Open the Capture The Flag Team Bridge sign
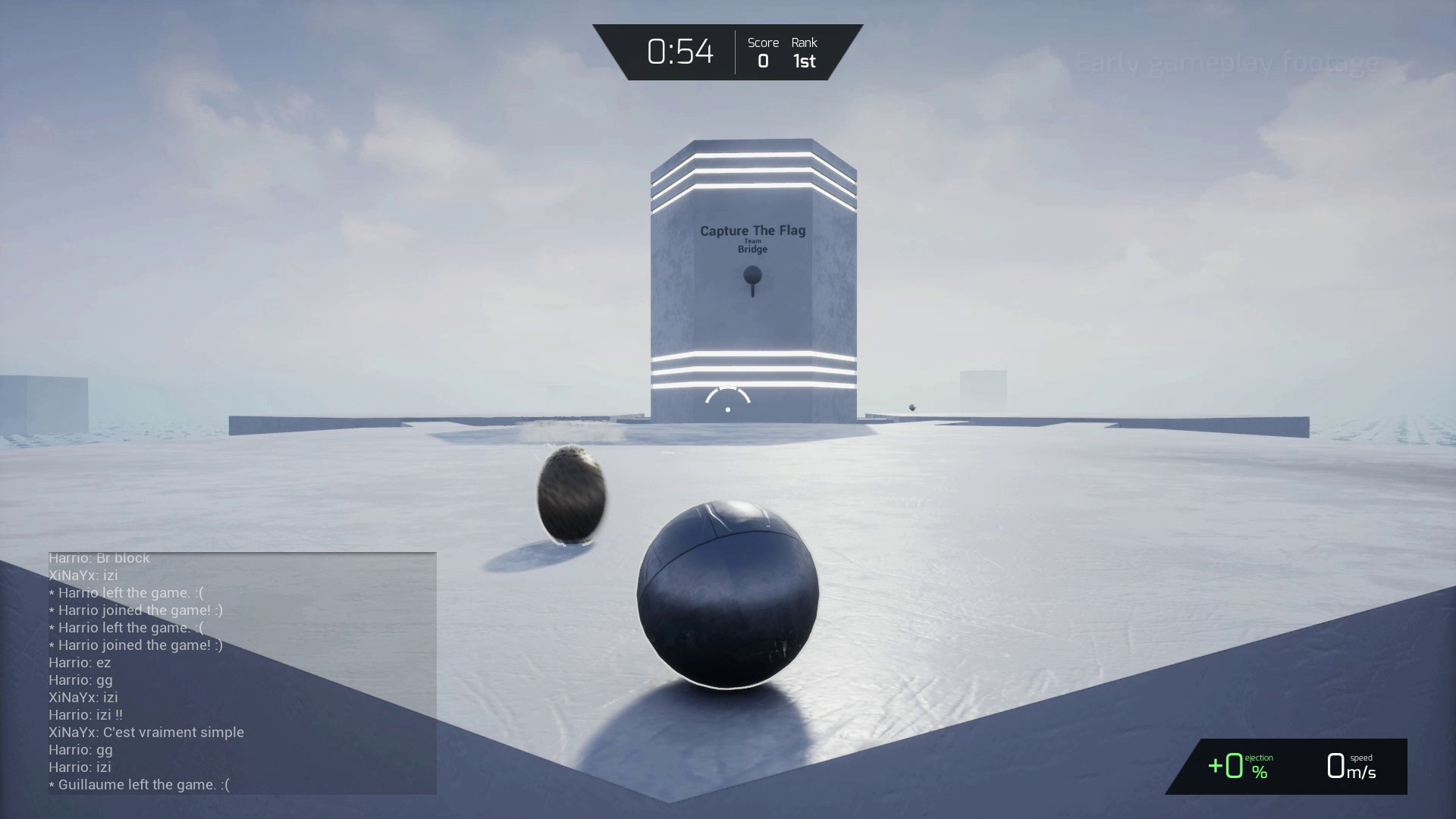This screenshot has height=819, width=1456. pyautogui.click(x=752, y=238)
